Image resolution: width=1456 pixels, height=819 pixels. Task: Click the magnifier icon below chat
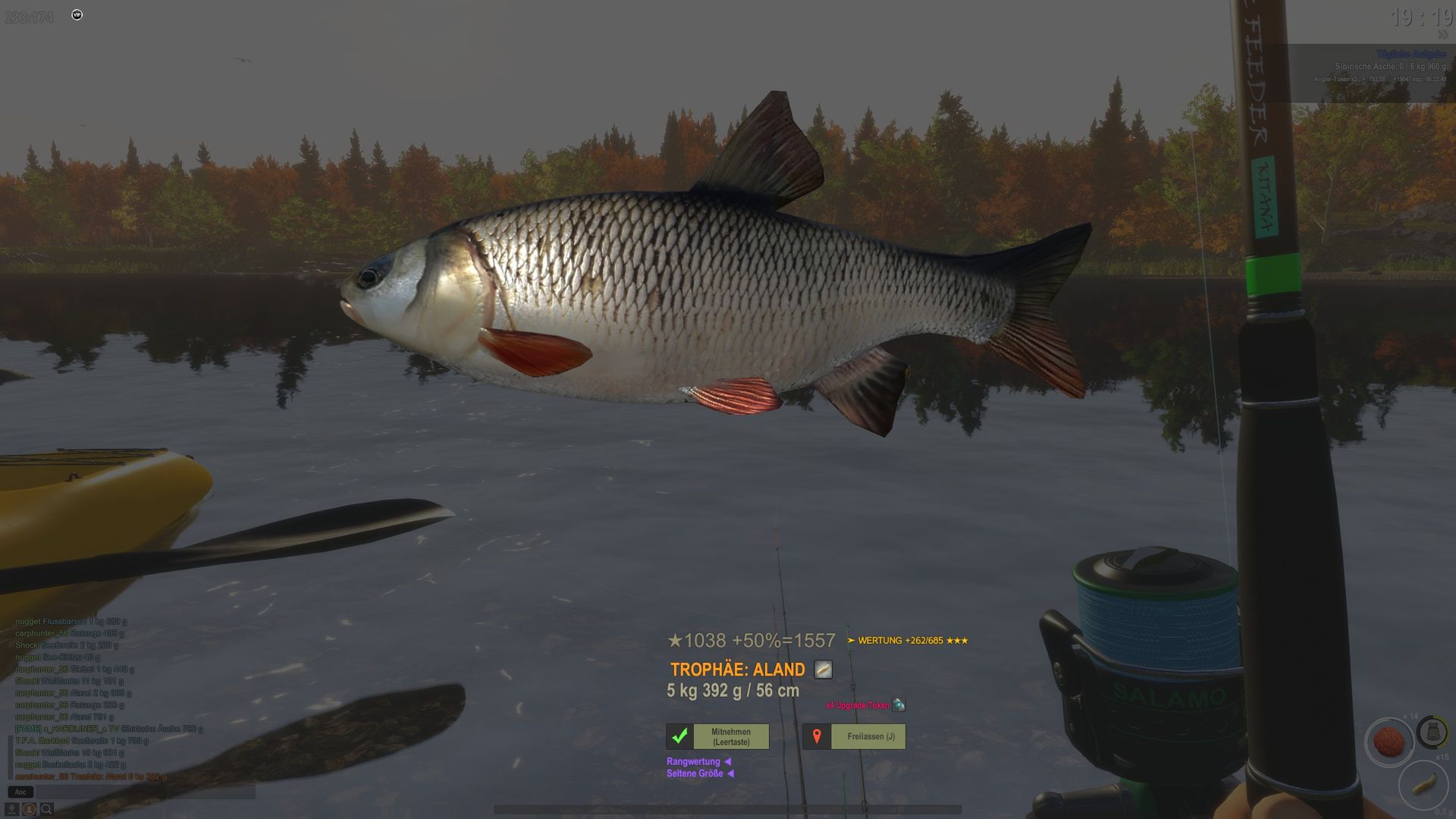coord(46,810)
